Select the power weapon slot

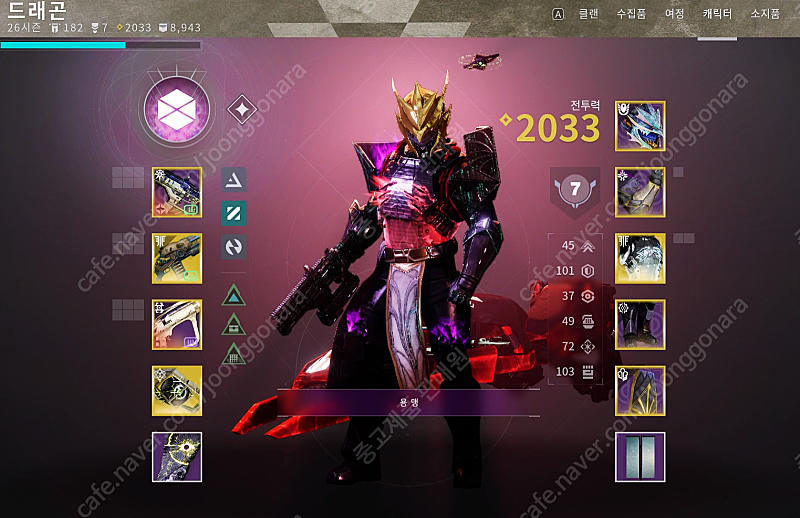tap(177, 324)
